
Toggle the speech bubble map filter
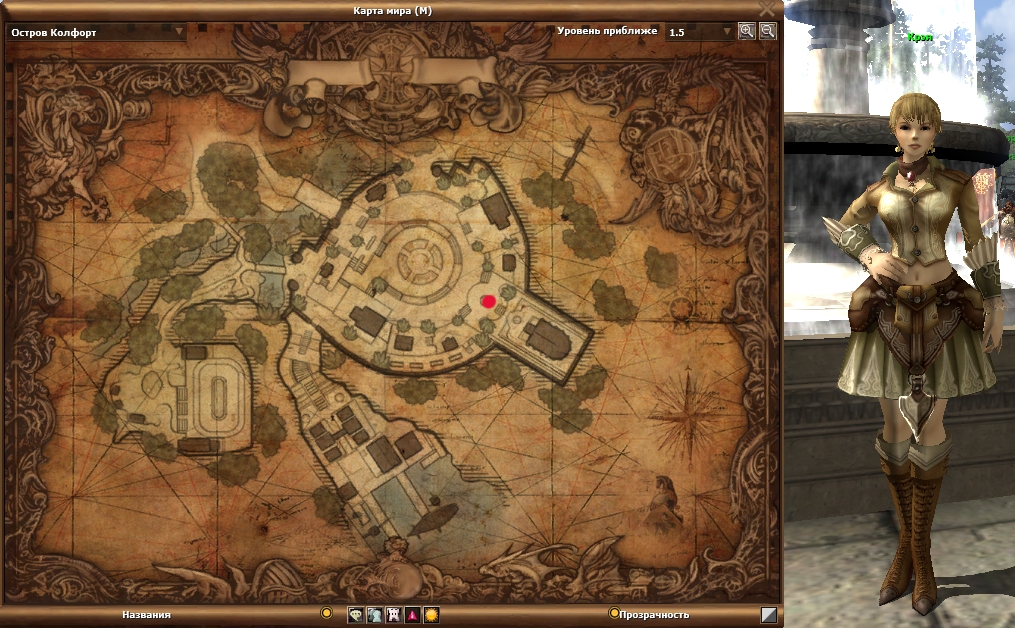pyautogui.click(x=355, y=615)
